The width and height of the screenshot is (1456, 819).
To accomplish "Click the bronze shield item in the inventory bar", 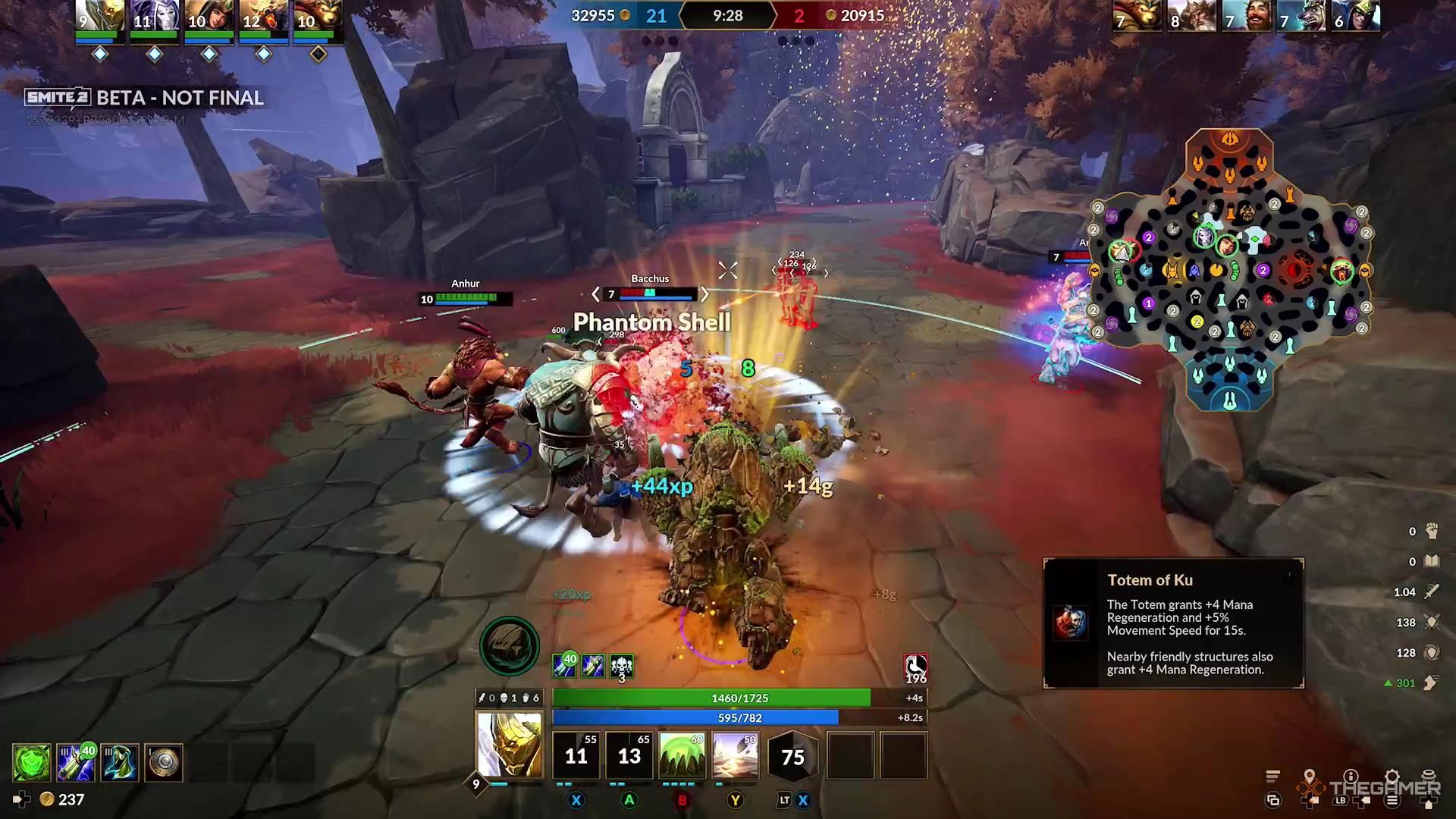I will tap(162, 762).
